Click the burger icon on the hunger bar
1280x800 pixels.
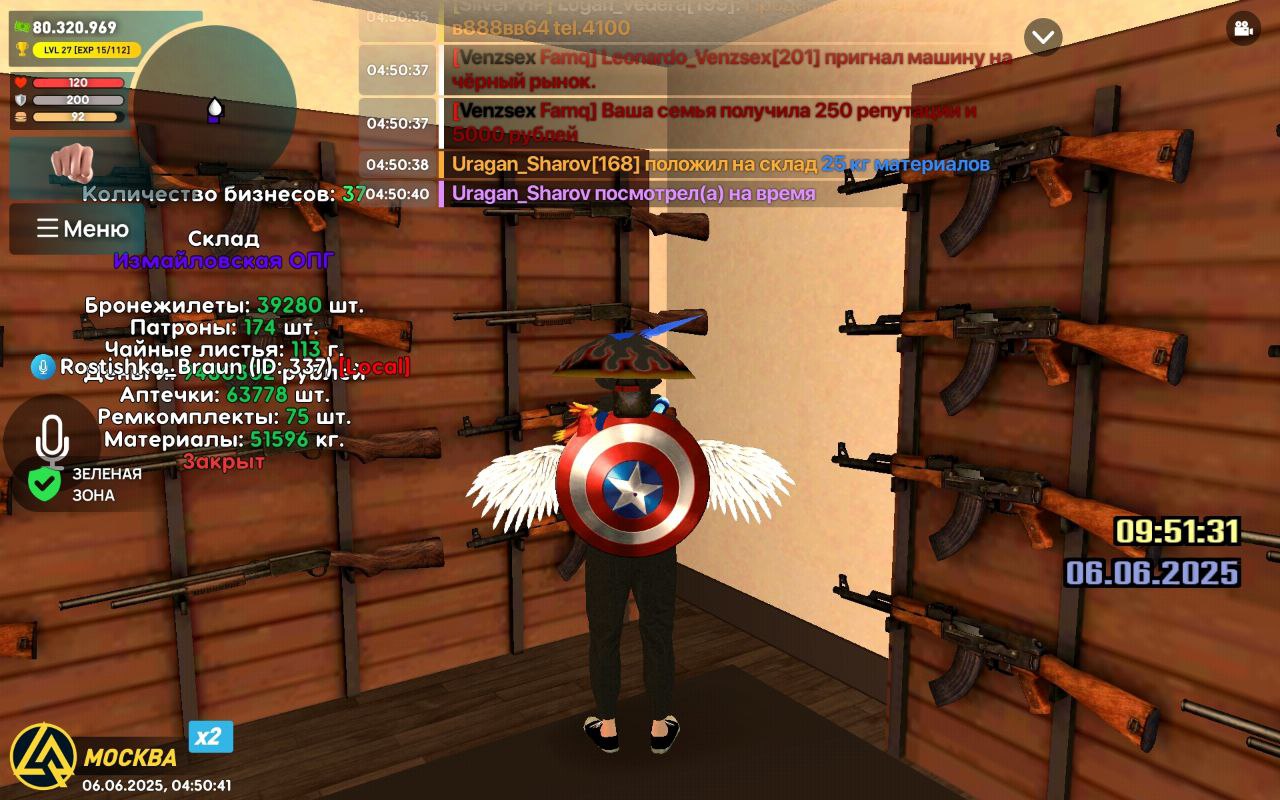pyautogui.click(x=22, y=120)
